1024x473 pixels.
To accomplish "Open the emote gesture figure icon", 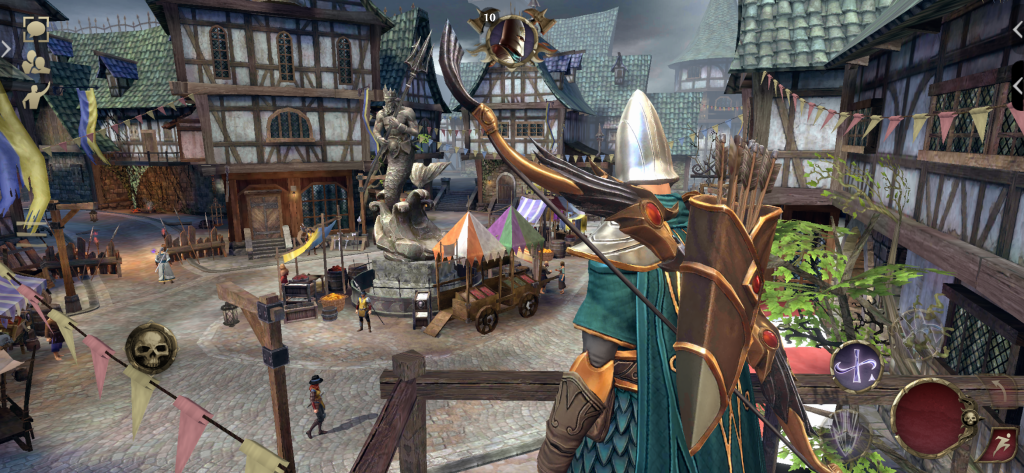I will (x=36, y=95).
